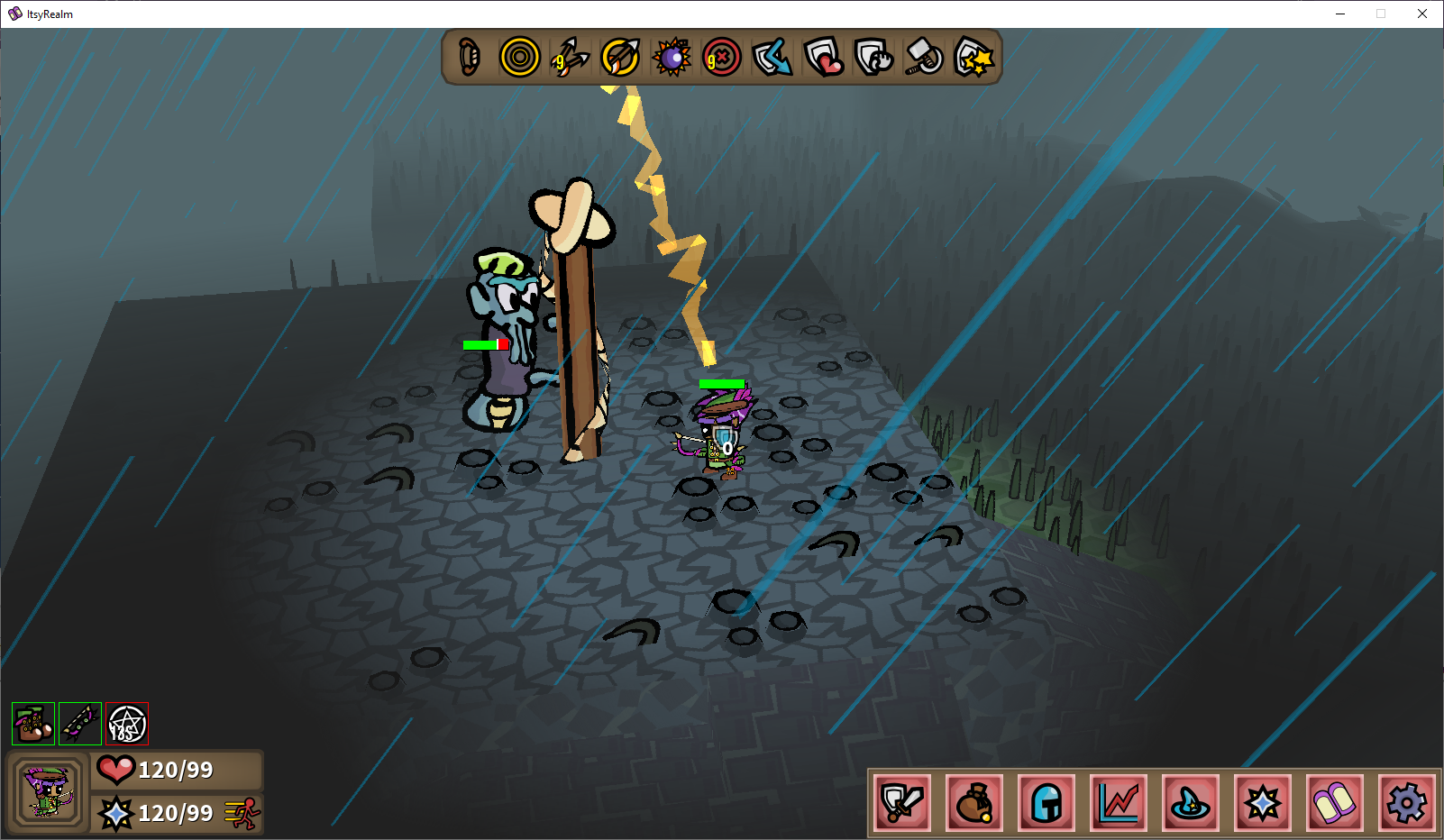Show the equipment helmet tab
The width and height of the screenshot is (1444, 840).
coord(1046,802)
